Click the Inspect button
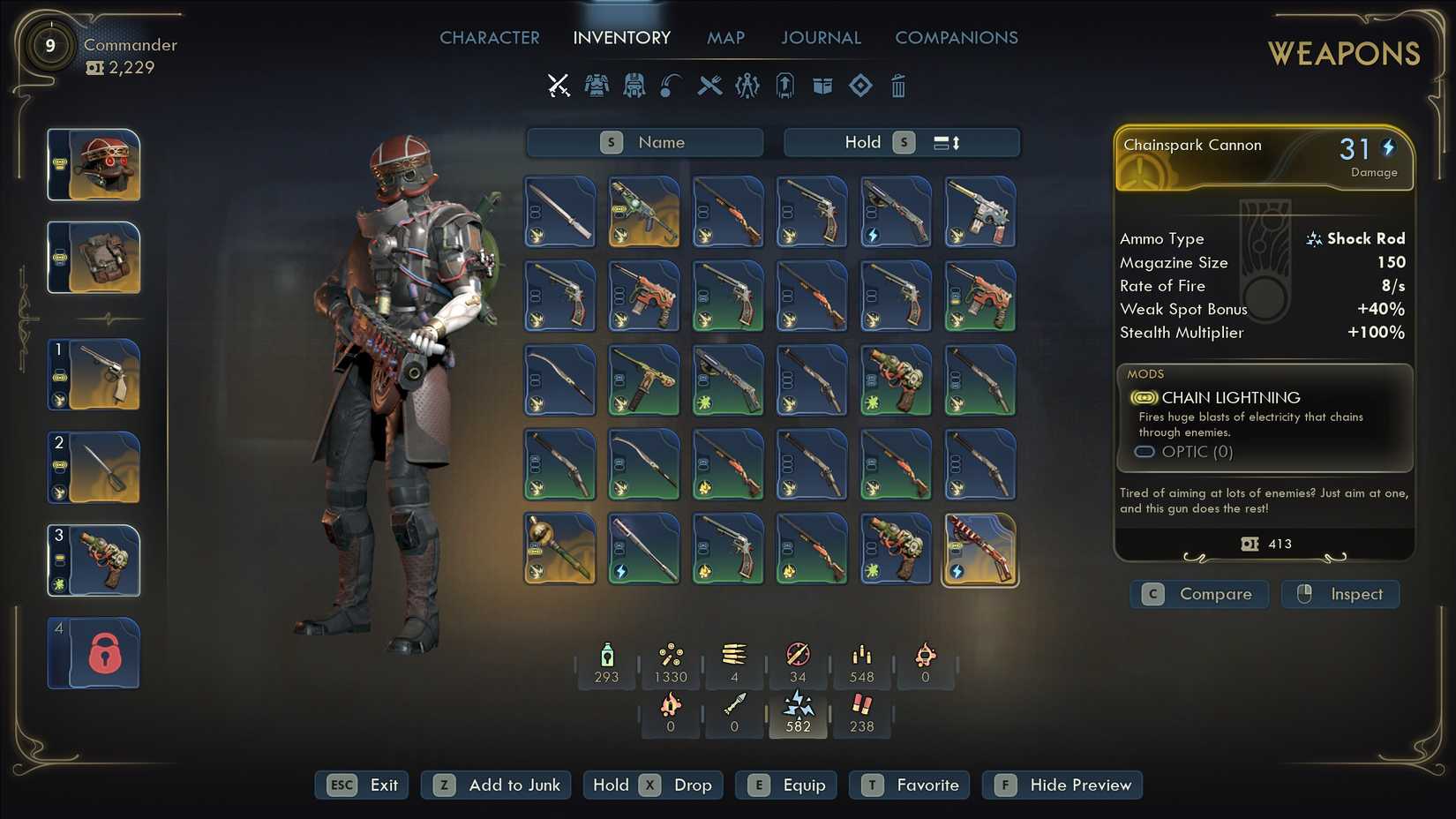The image size is (1456, 819). click(1340, 594)
